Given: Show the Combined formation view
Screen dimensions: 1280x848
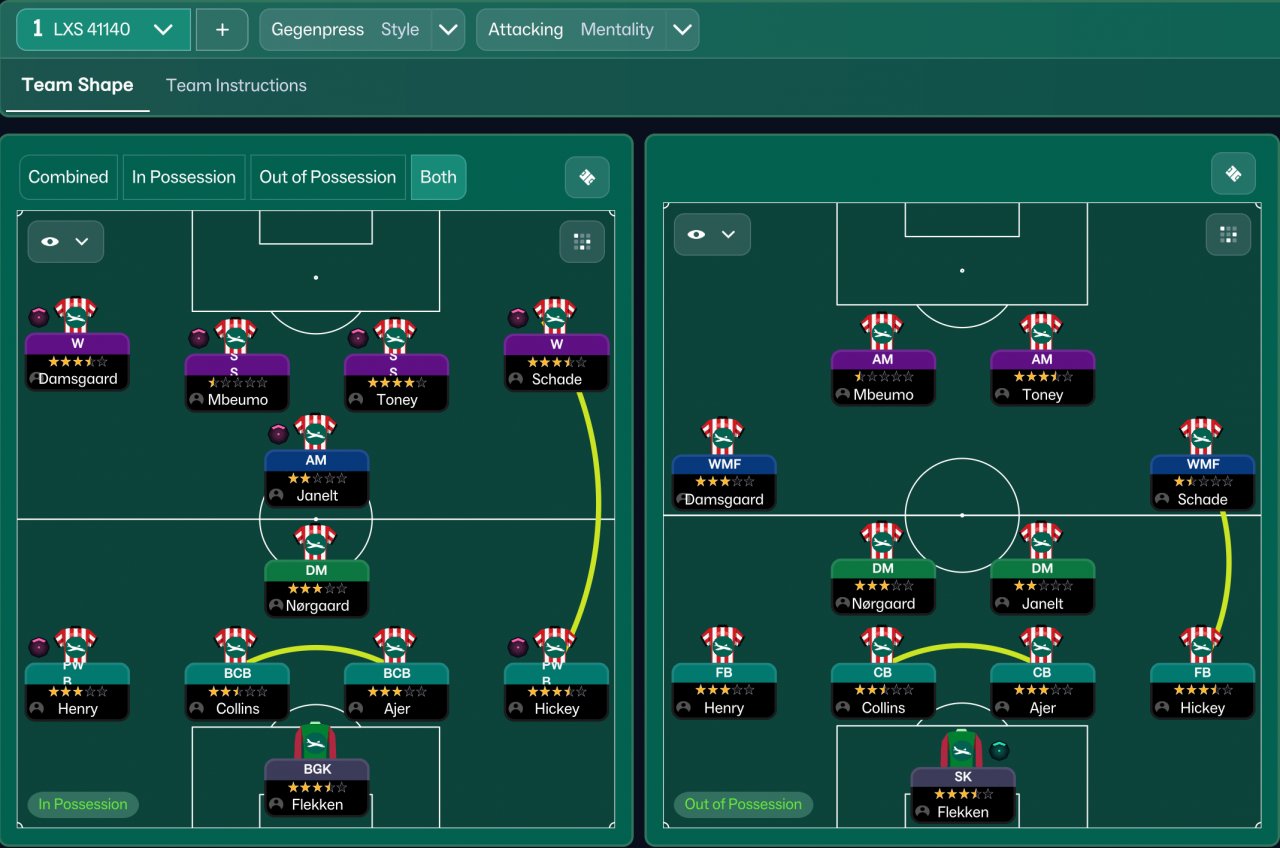Looking at the screenshot, I should 68,177.
